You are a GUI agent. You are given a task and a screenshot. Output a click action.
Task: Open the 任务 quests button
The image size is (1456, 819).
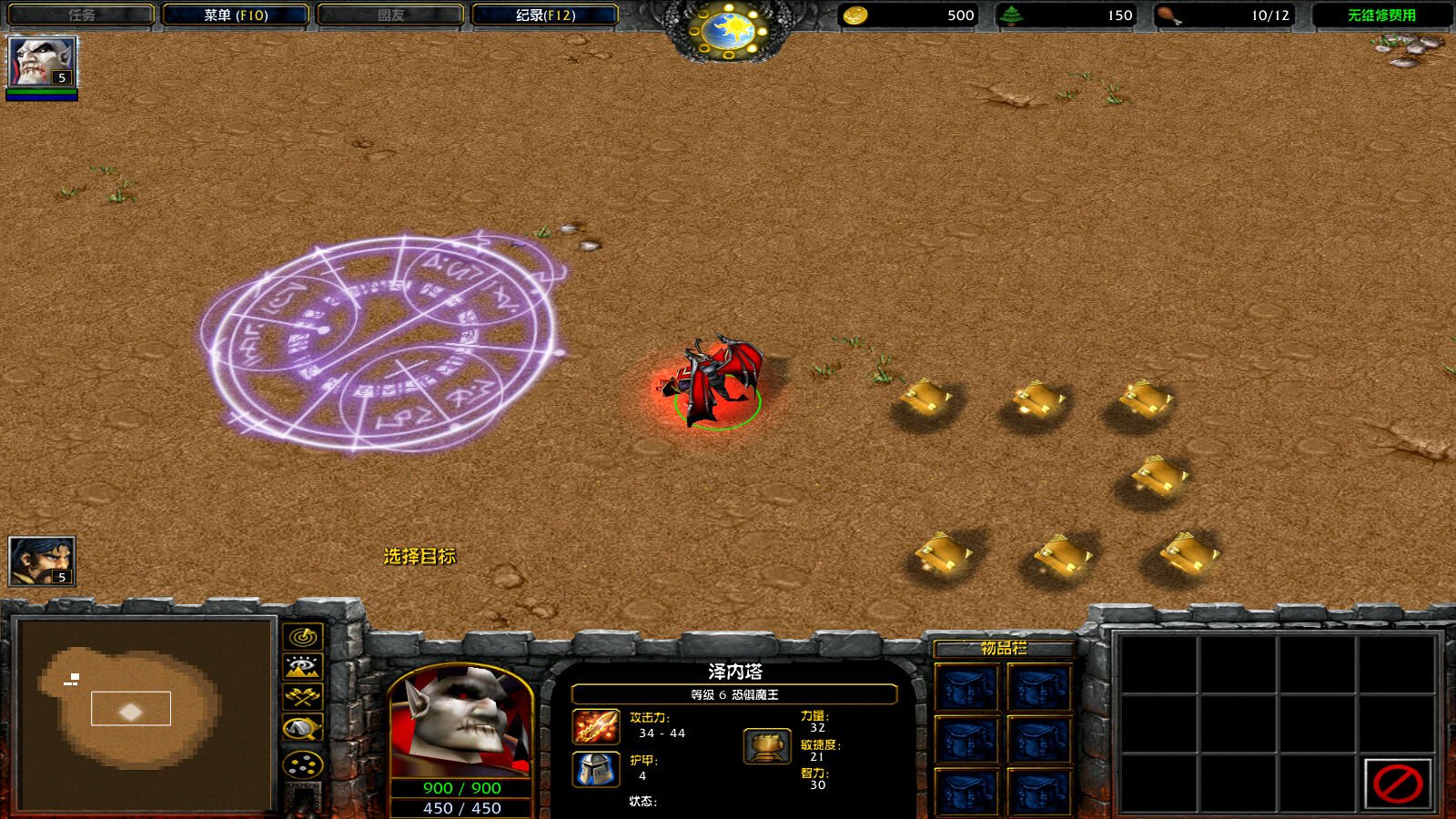tap(81, 15)
